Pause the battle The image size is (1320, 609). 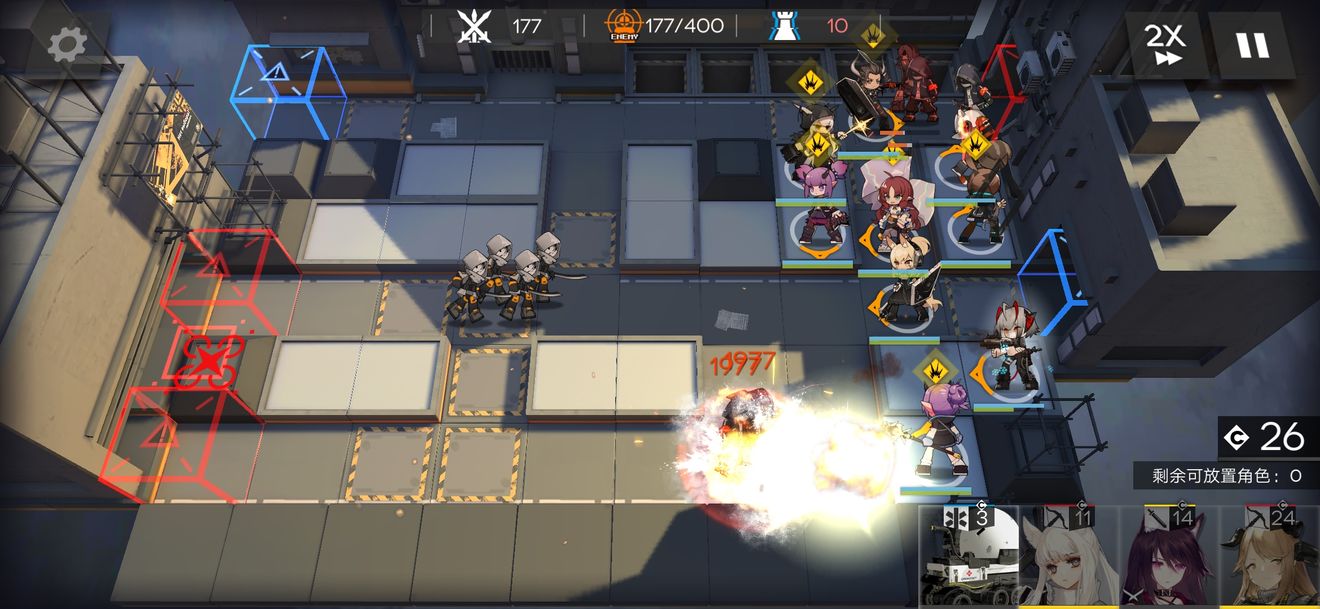tap(1251, 45)
